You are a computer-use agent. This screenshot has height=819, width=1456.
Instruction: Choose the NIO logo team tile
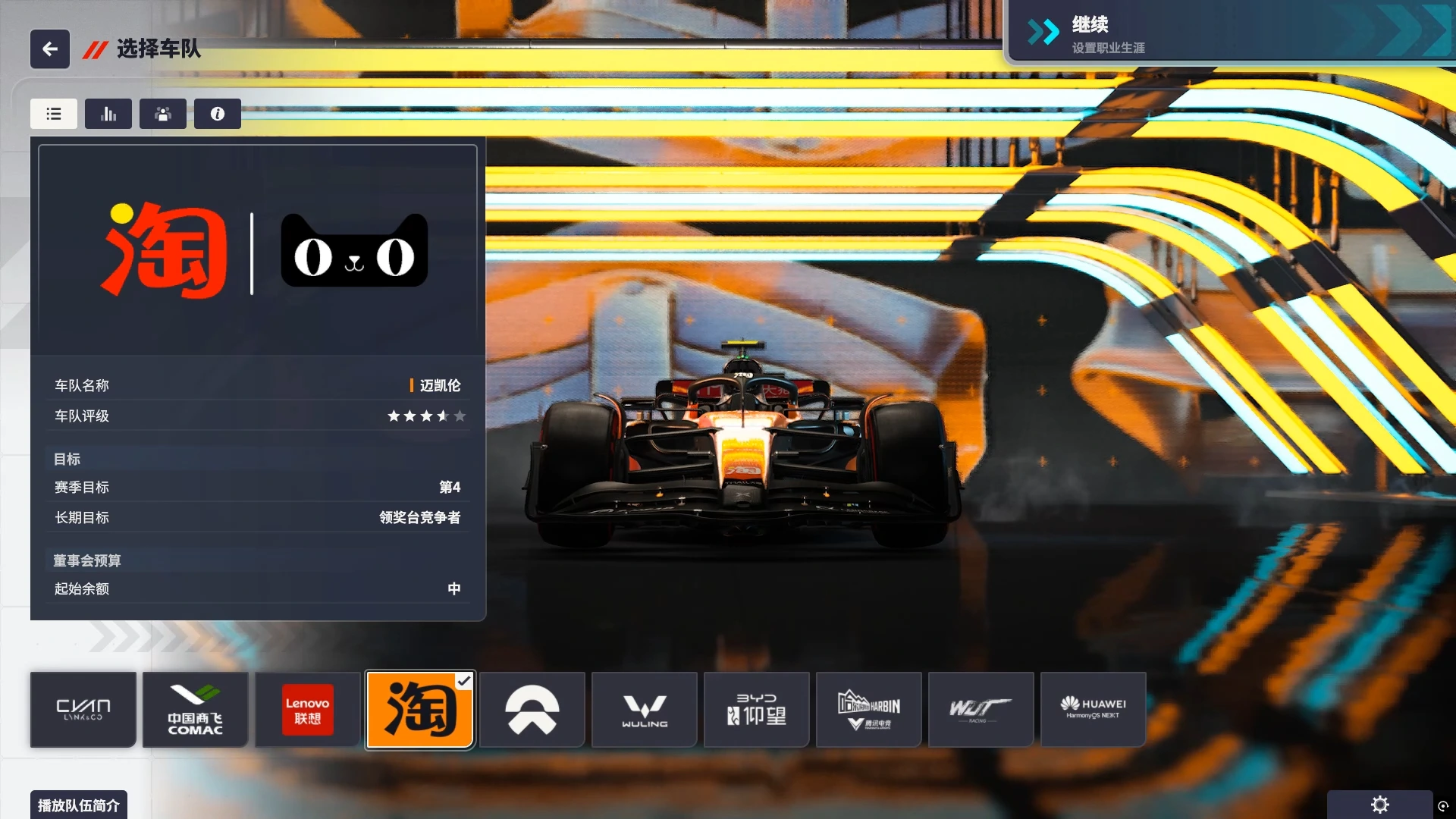[532, 710]
